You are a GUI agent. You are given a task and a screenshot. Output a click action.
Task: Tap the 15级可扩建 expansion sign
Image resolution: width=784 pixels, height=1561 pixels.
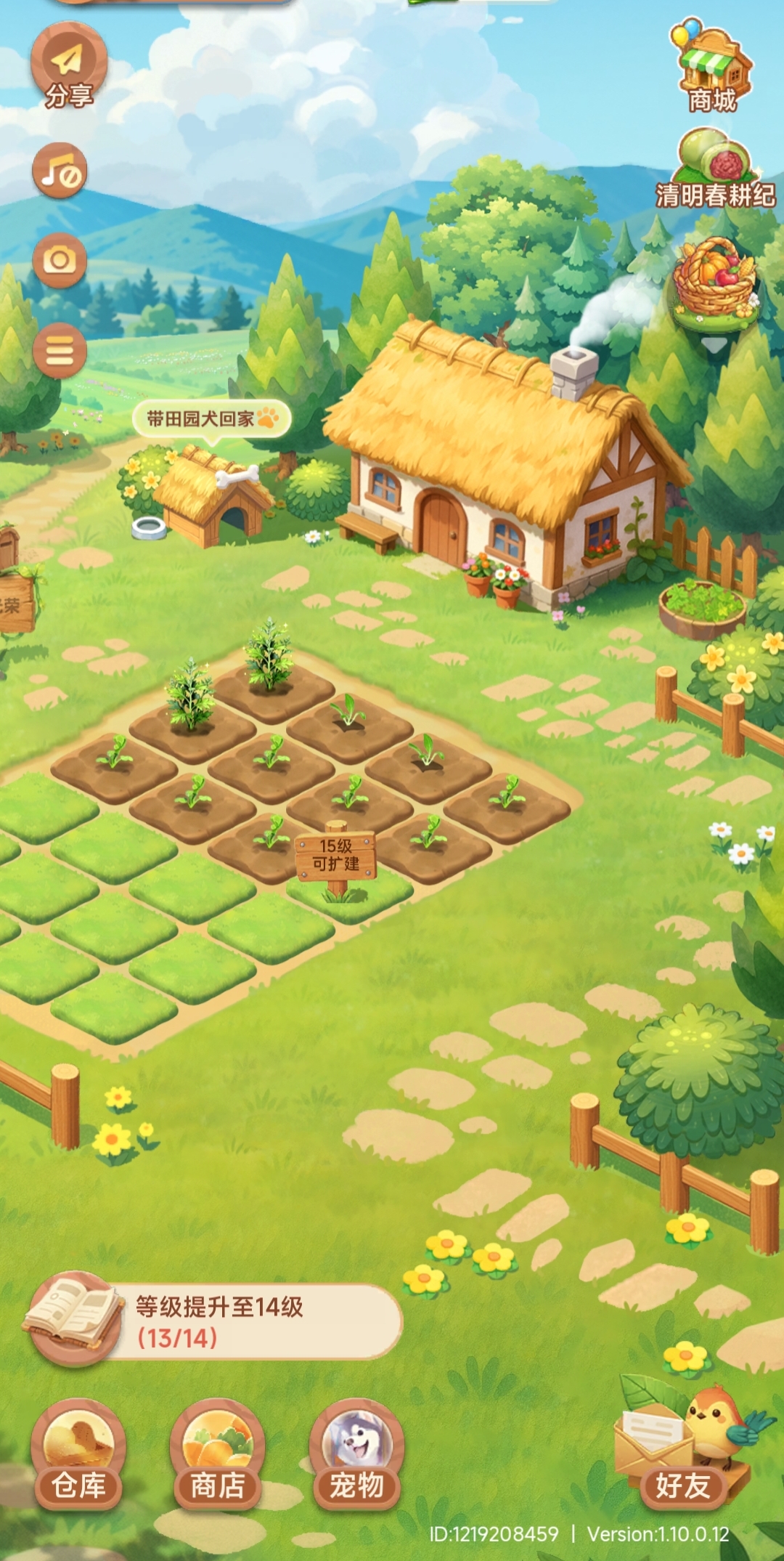pyautogui.click(x=336, y=856)
